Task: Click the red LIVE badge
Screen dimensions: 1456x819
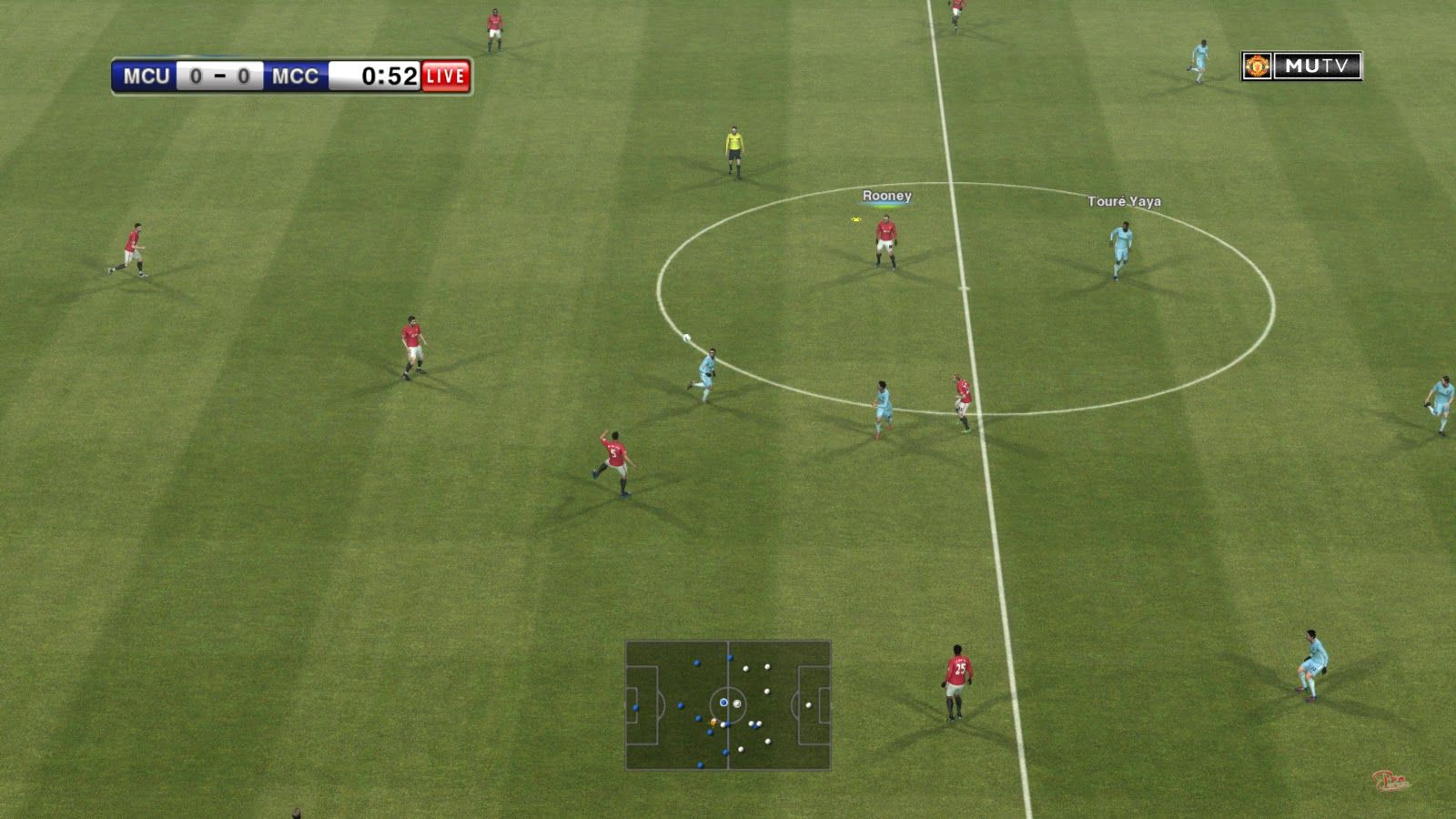Action: coord(446,76)
